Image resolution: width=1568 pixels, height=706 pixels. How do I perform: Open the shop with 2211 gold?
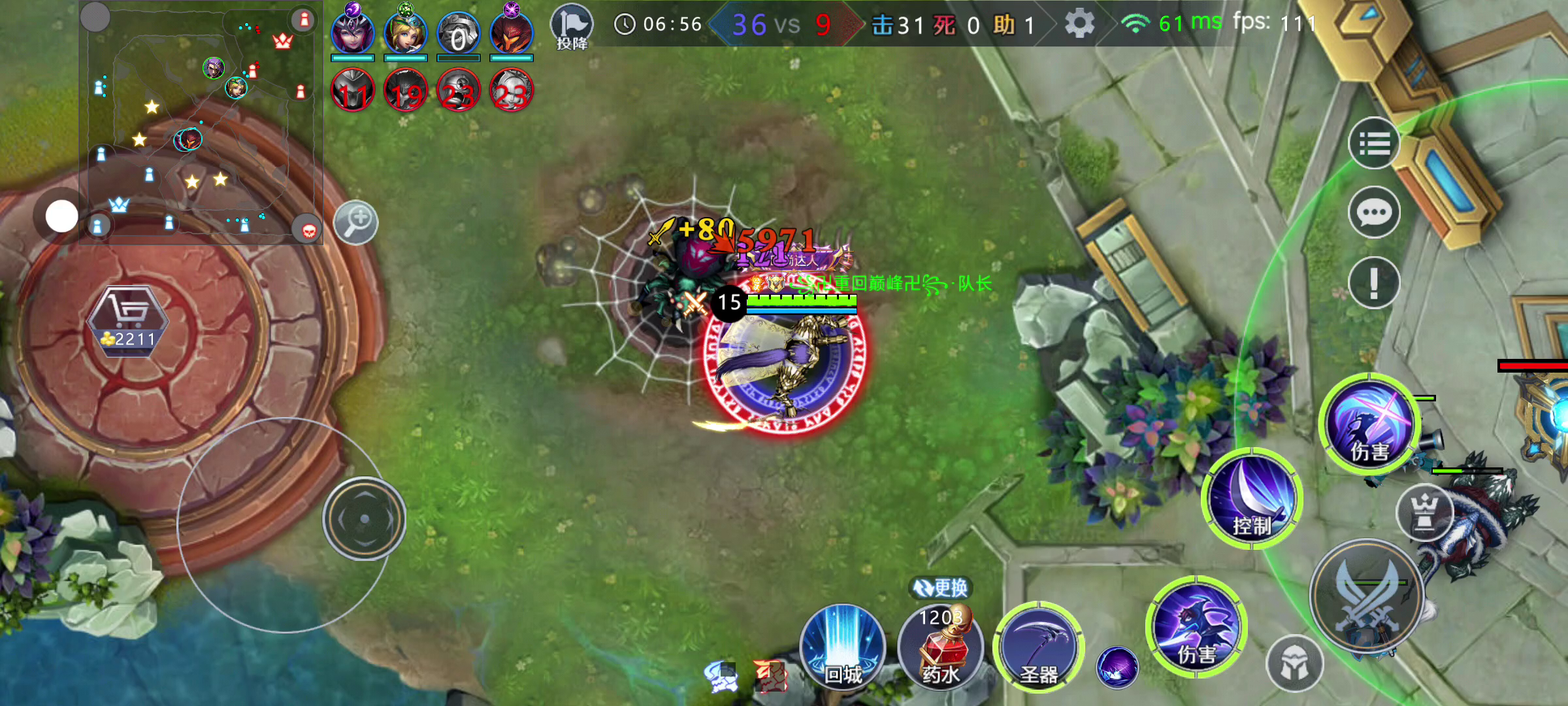tap(127, 320)
